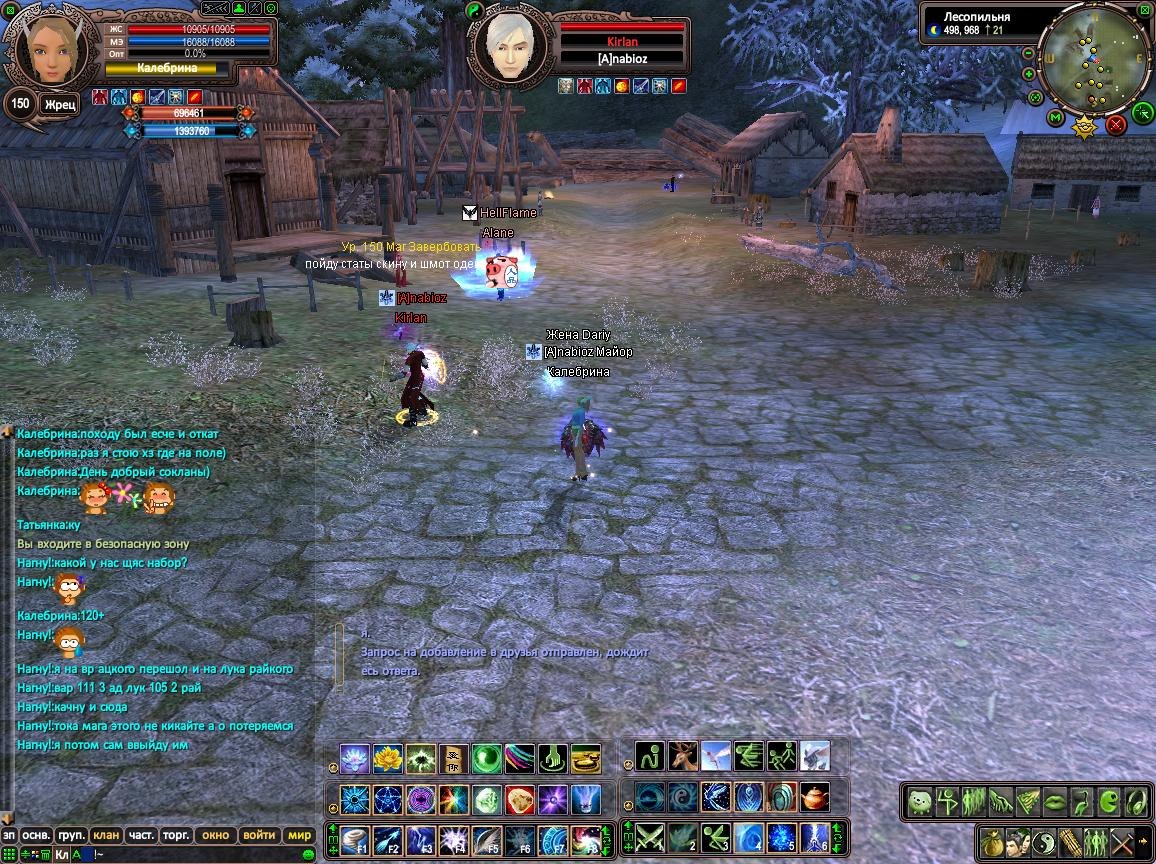Open the yin-yang menu icon
This screenshot has width=1156, height=864.
(1044, 841)
